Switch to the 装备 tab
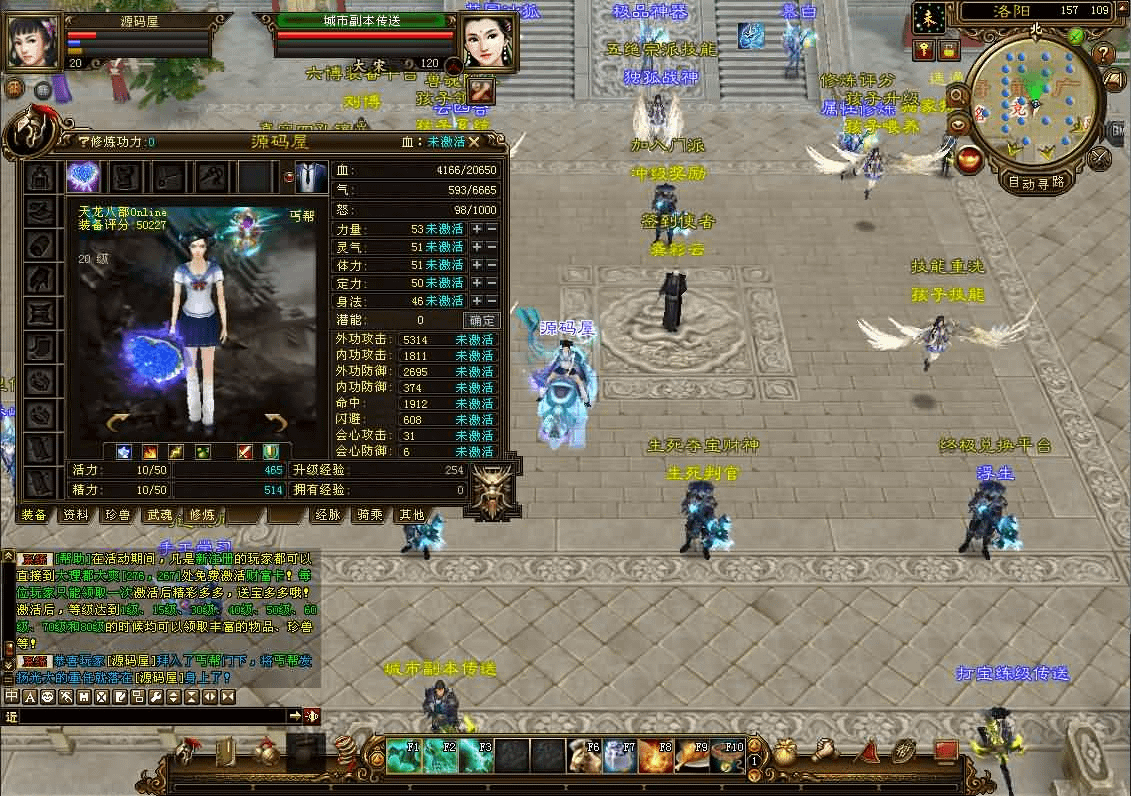 [x=34, y=515]
